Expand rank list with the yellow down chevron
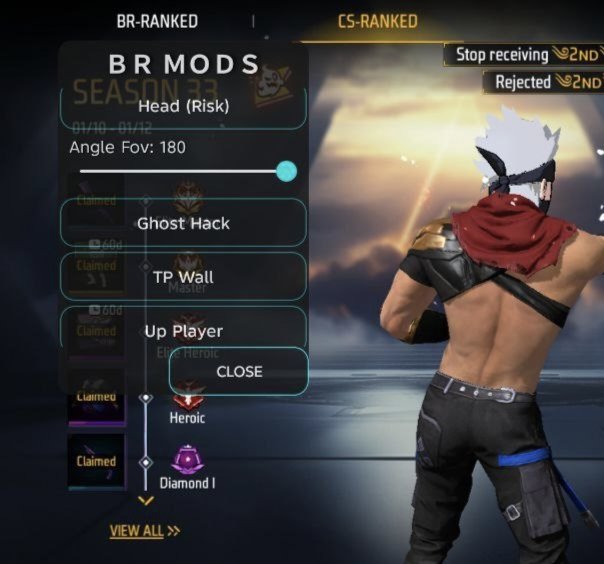This screenshot has width=604, height=564. click(x=146, y=500)
